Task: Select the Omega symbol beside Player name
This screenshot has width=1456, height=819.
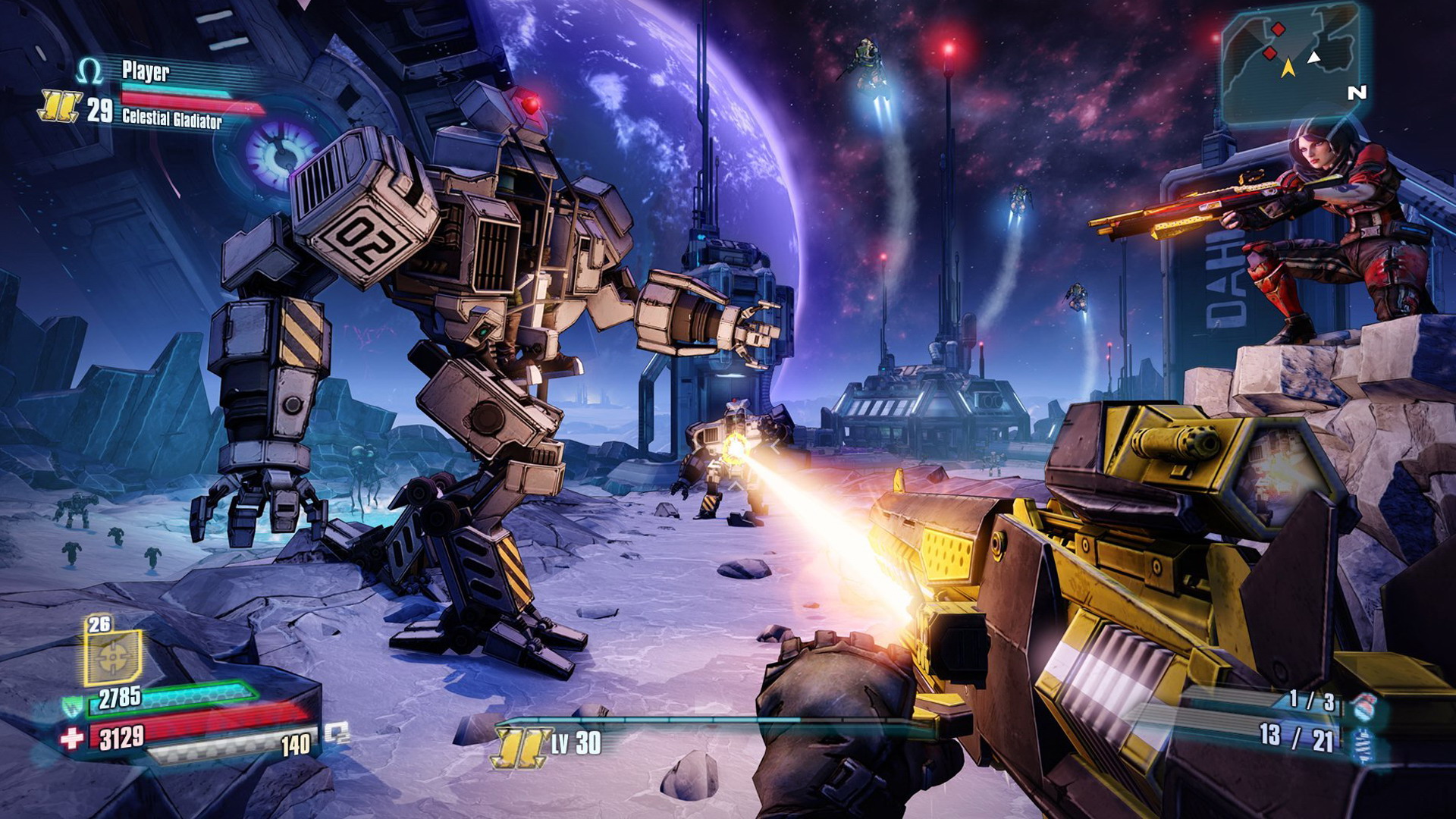Action: [89, 72]
